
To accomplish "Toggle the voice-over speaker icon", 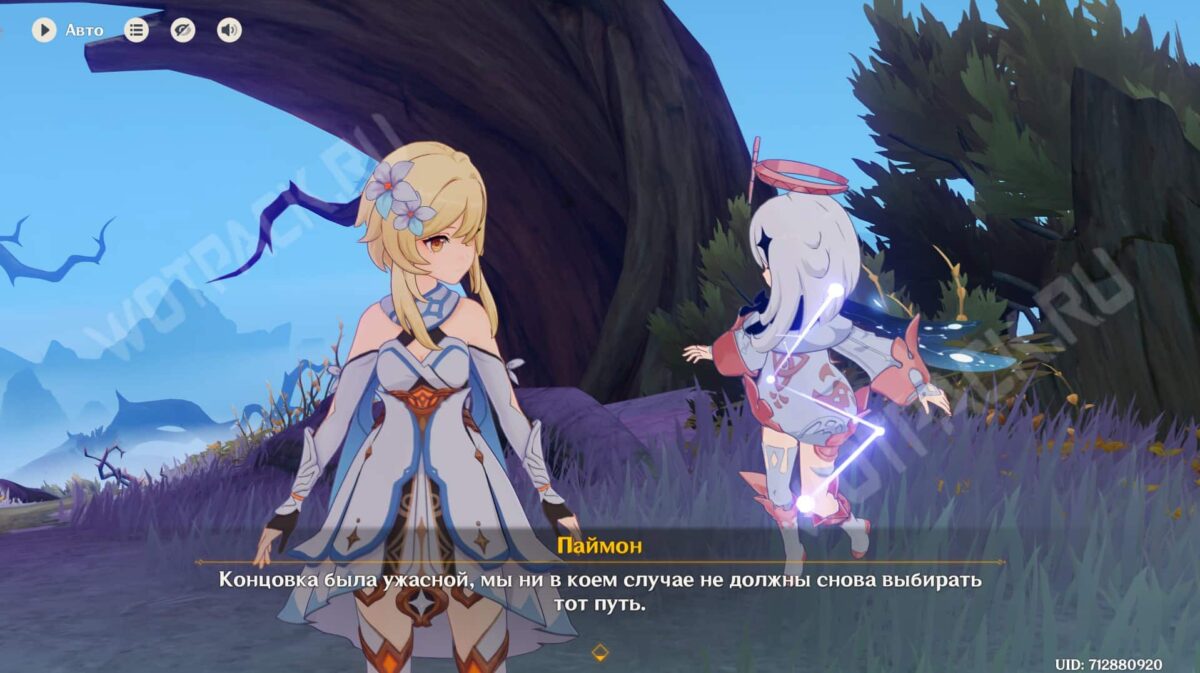I will (229, 30).
